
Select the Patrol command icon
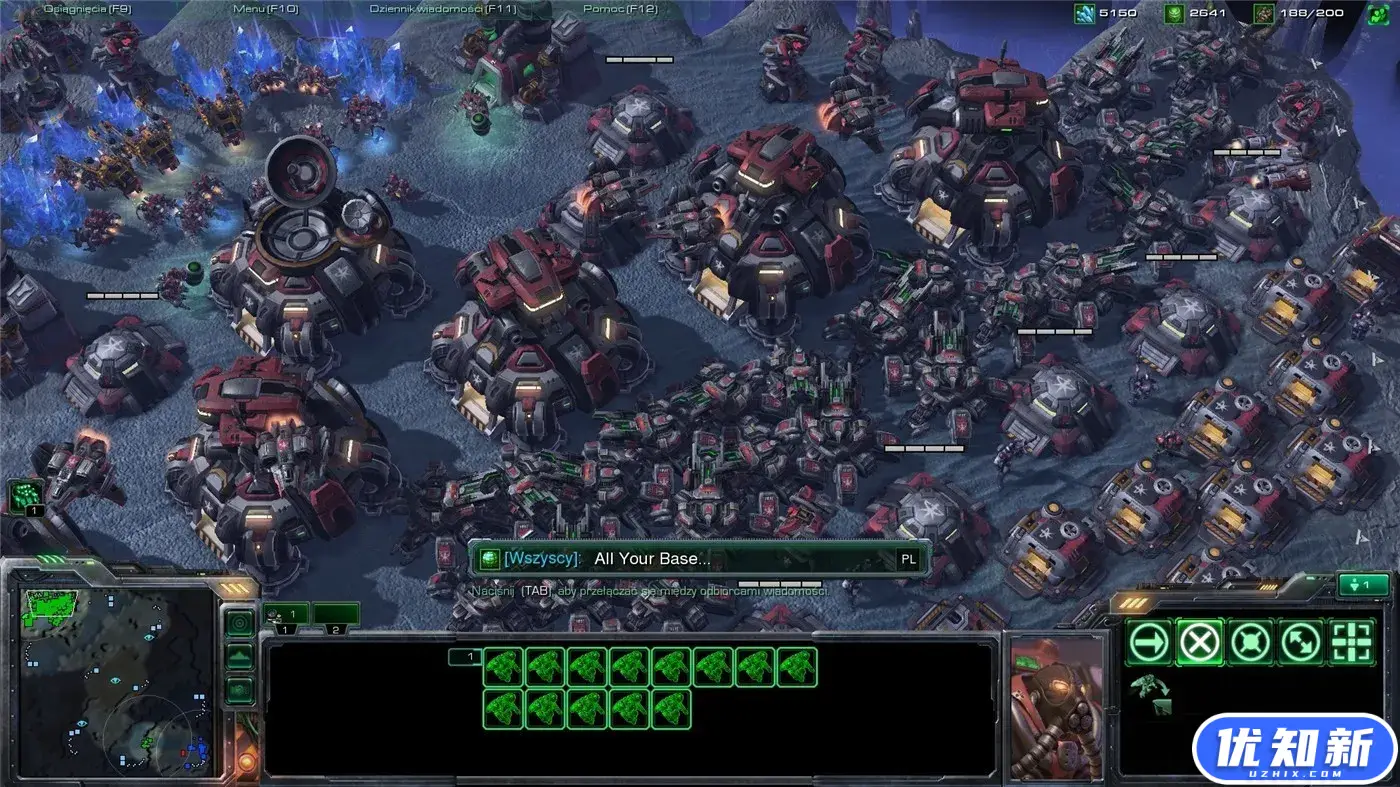[1300, 642]
